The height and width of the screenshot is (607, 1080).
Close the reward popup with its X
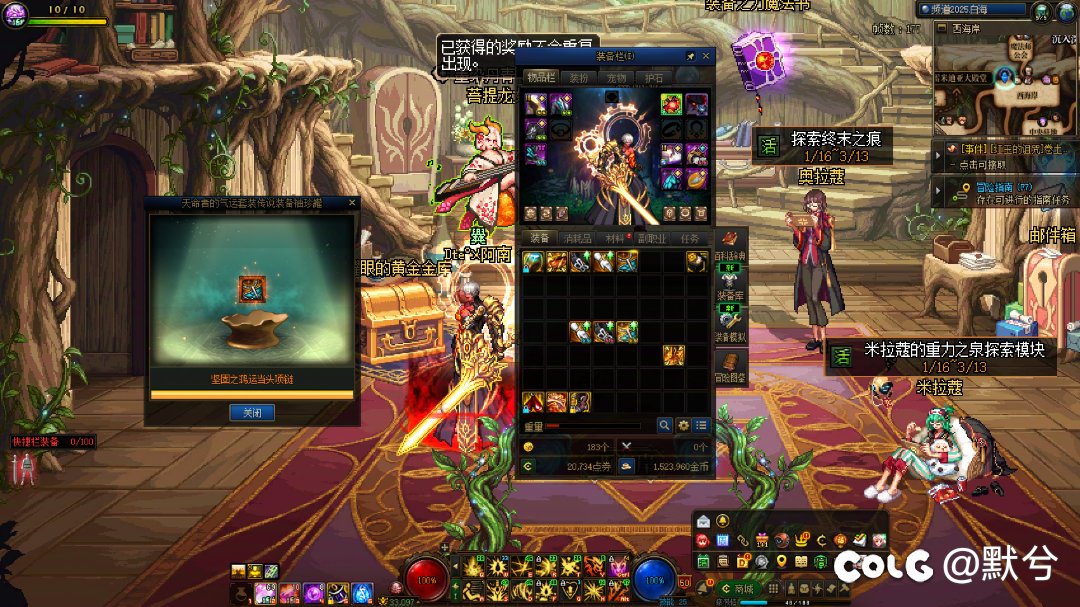click(351, 202)
